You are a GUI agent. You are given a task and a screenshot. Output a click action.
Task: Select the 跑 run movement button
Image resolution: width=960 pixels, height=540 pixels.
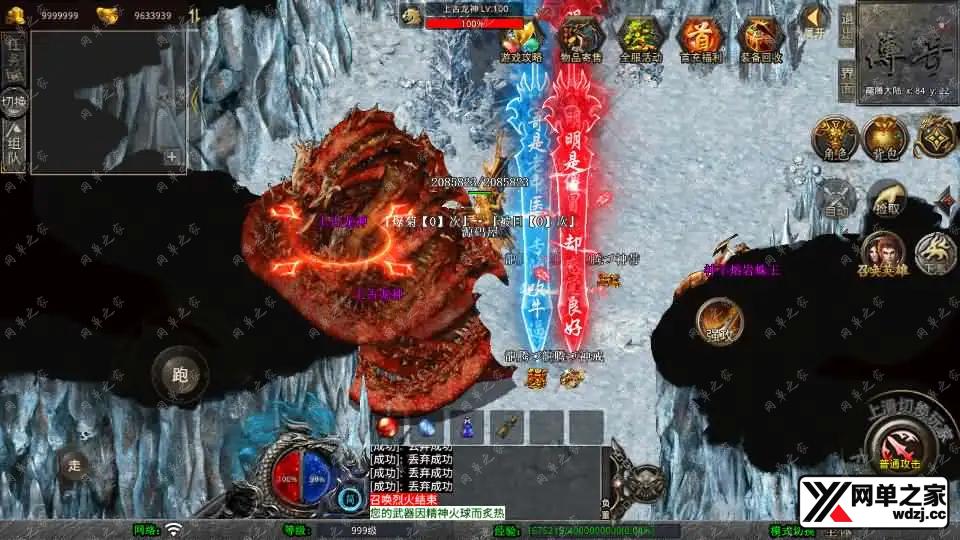coord(180,374)
